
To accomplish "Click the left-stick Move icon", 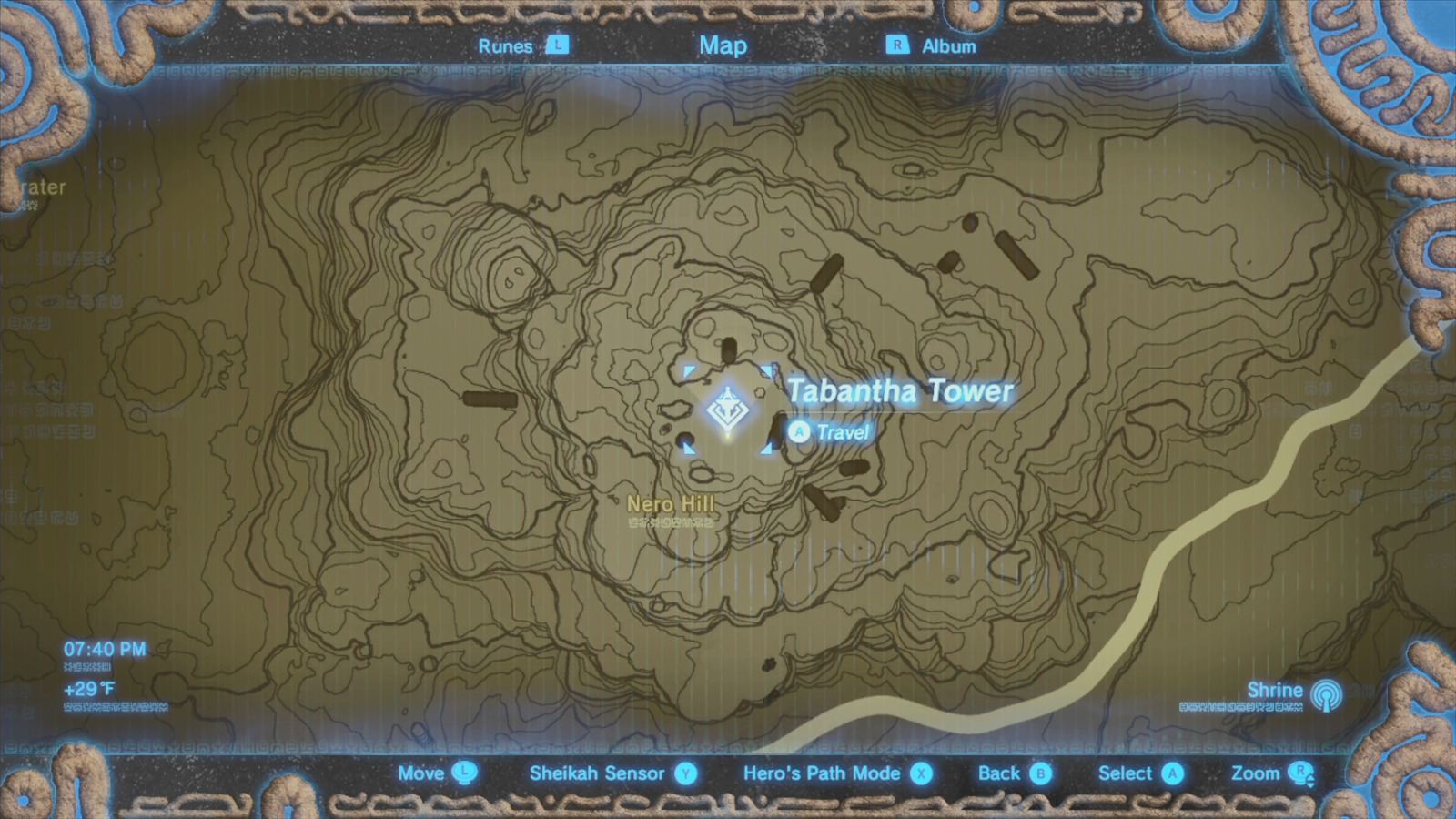I will point(466,773).
